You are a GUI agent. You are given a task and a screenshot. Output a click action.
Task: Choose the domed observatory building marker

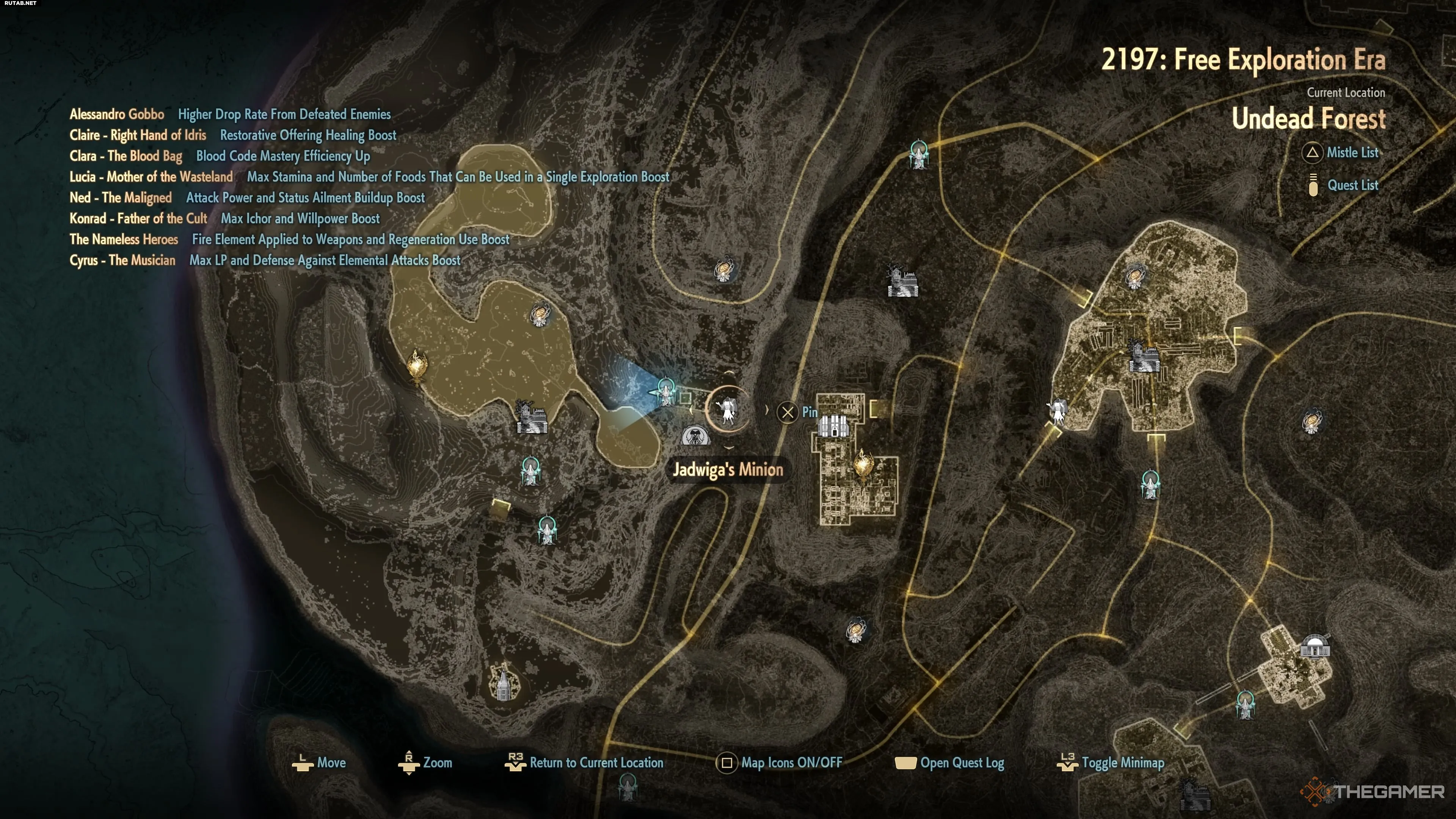coord(1315,646)
